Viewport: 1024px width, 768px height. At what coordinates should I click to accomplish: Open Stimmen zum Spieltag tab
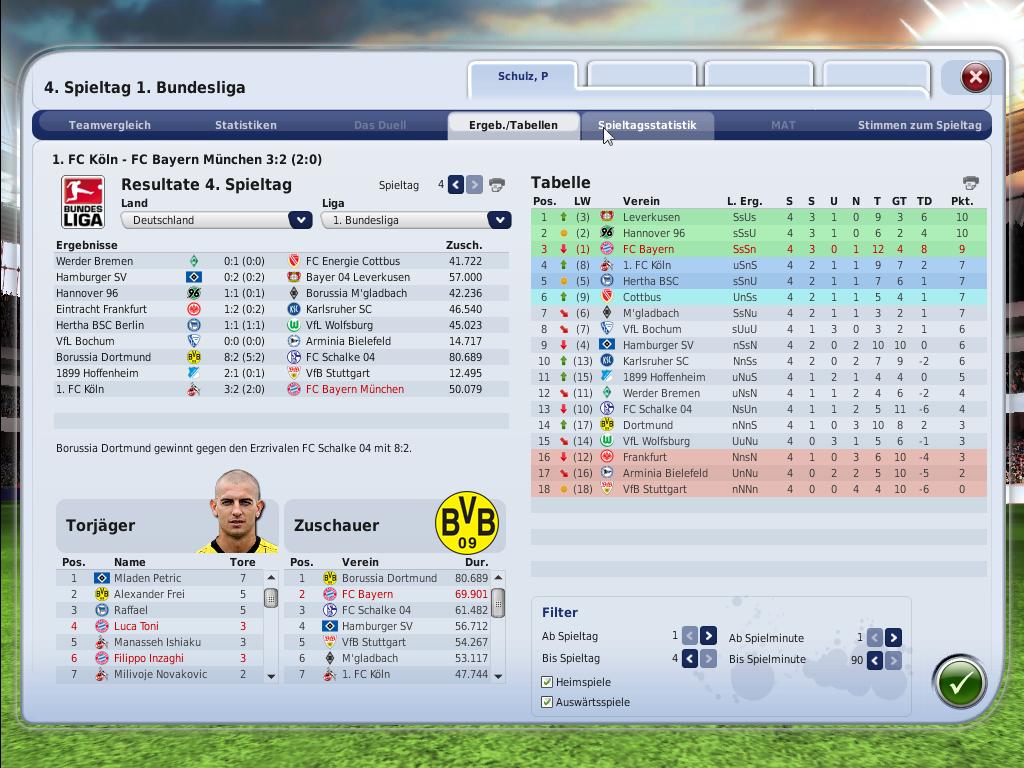point(919,125)
